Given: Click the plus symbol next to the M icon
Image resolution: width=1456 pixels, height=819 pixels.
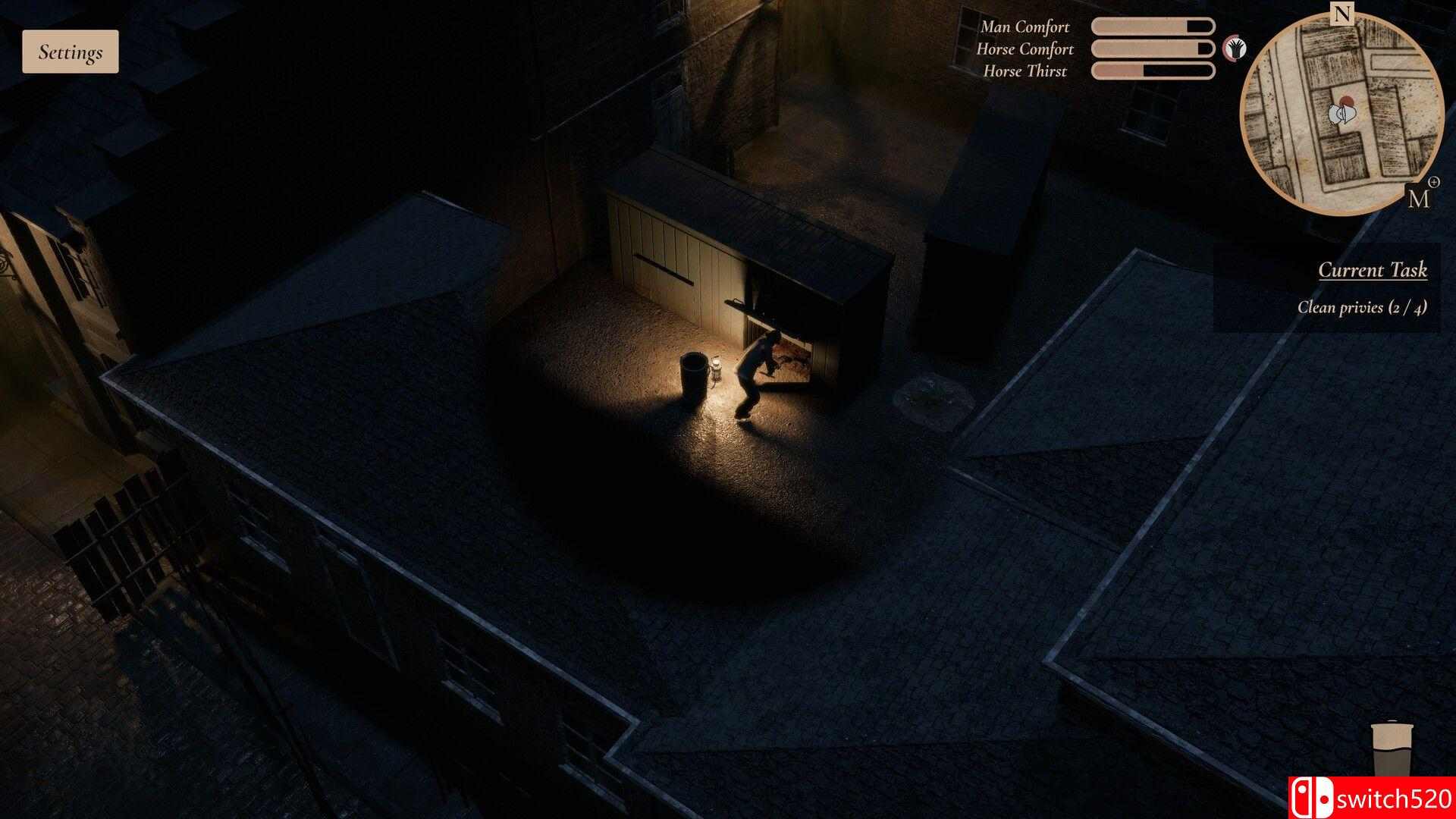Looking at the screenshot, I should coord(1436,182).
